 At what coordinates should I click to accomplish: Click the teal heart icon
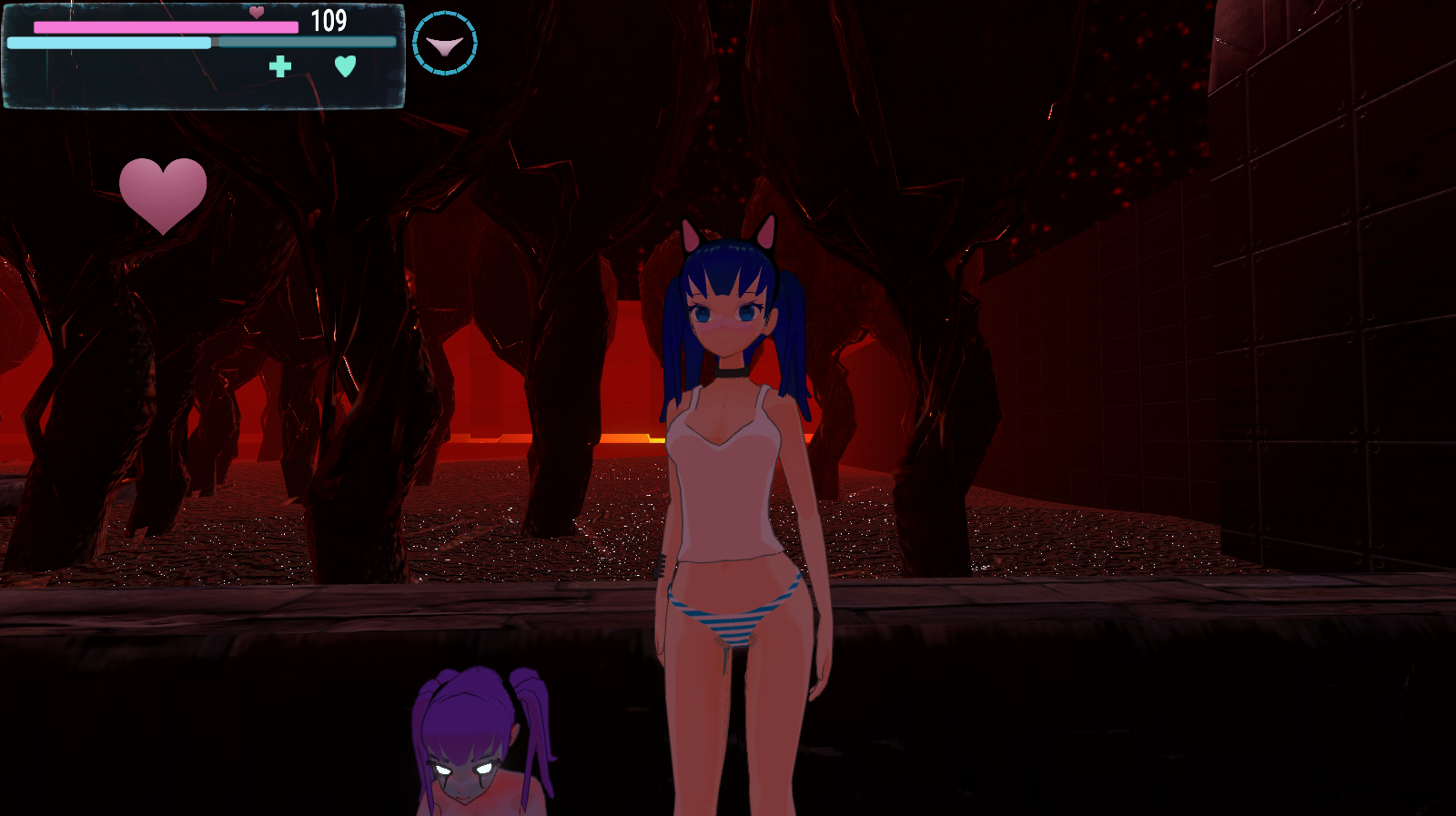point(345,66)
